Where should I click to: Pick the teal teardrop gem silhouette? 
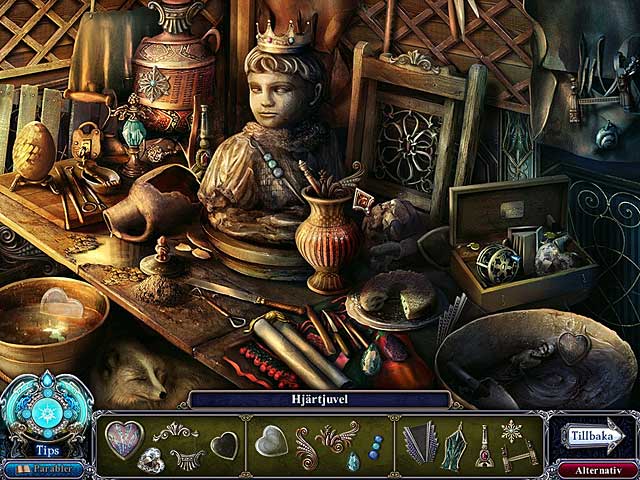[353, 460]
